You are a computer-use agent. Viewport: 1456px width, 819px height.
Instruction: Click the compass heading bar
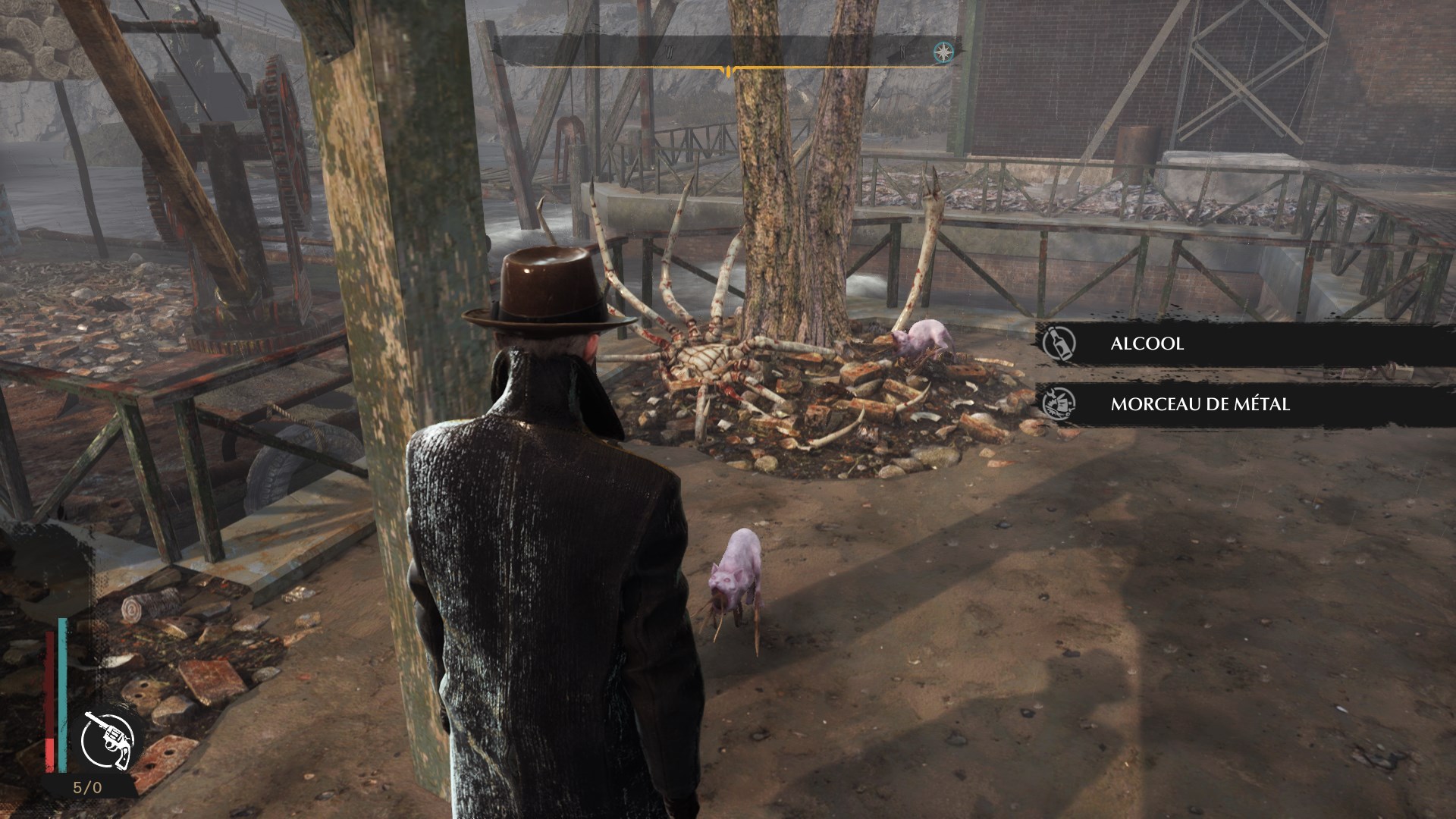point(726,52)
